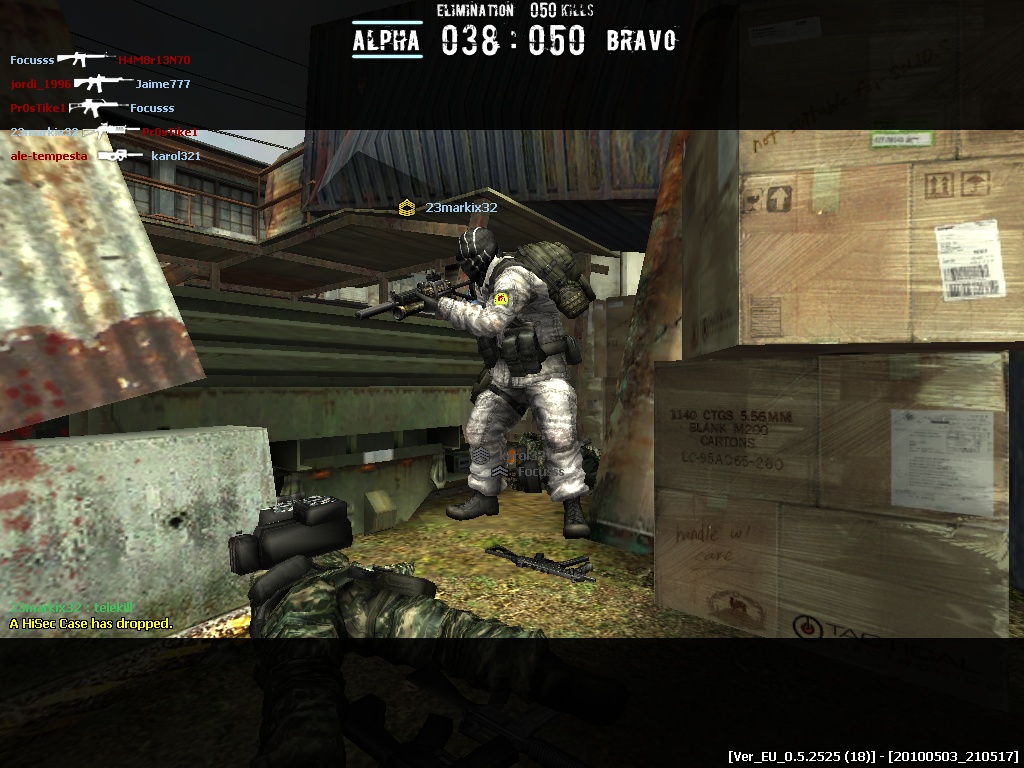The image size is (1024, 768).
Task: Click the rifle icon beside Jaime777
Action: (102, 84)
